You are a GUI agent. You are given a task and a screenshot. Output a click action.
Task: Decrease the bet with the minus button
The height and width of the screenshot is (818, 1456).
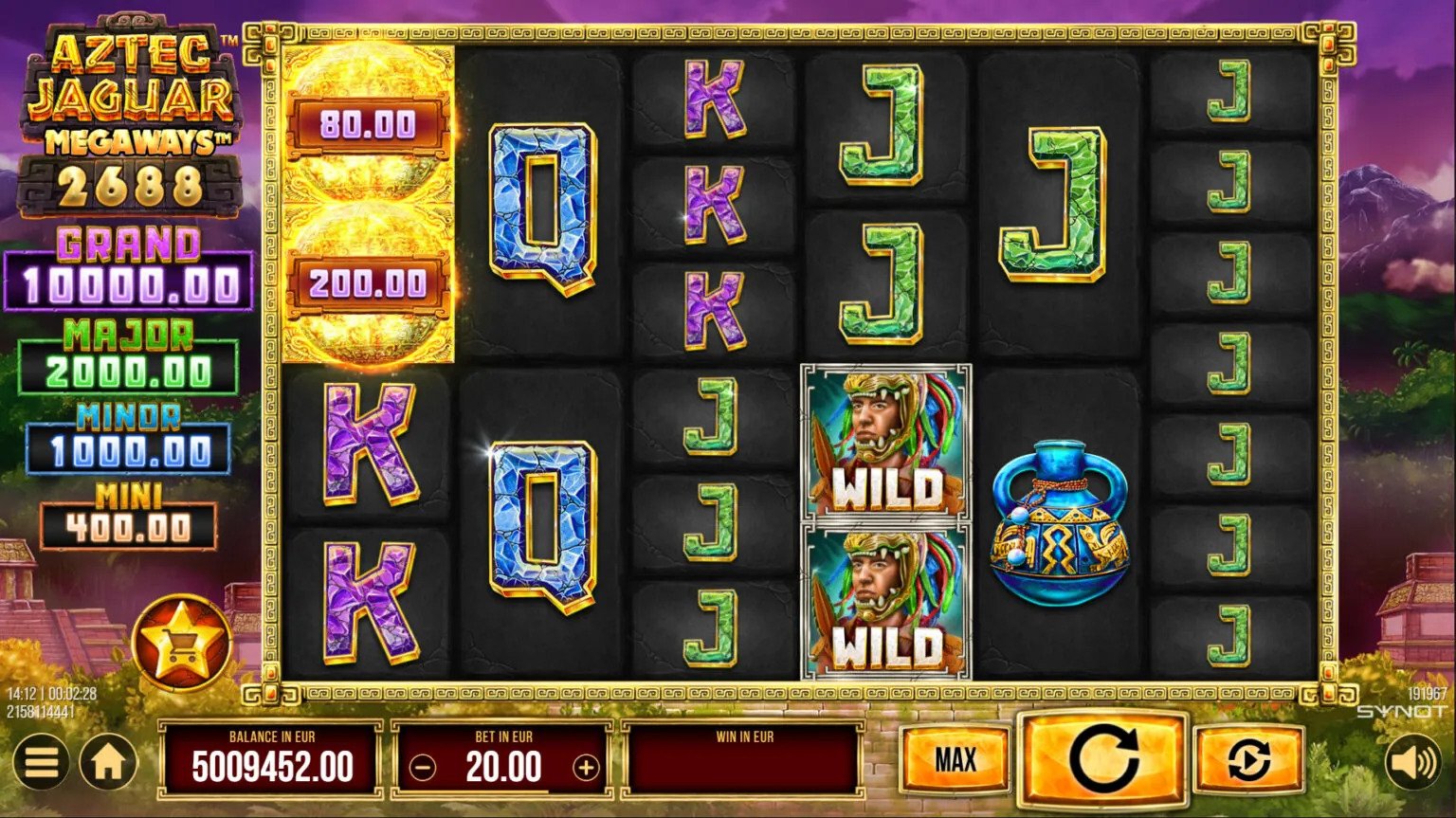(424, 768)
